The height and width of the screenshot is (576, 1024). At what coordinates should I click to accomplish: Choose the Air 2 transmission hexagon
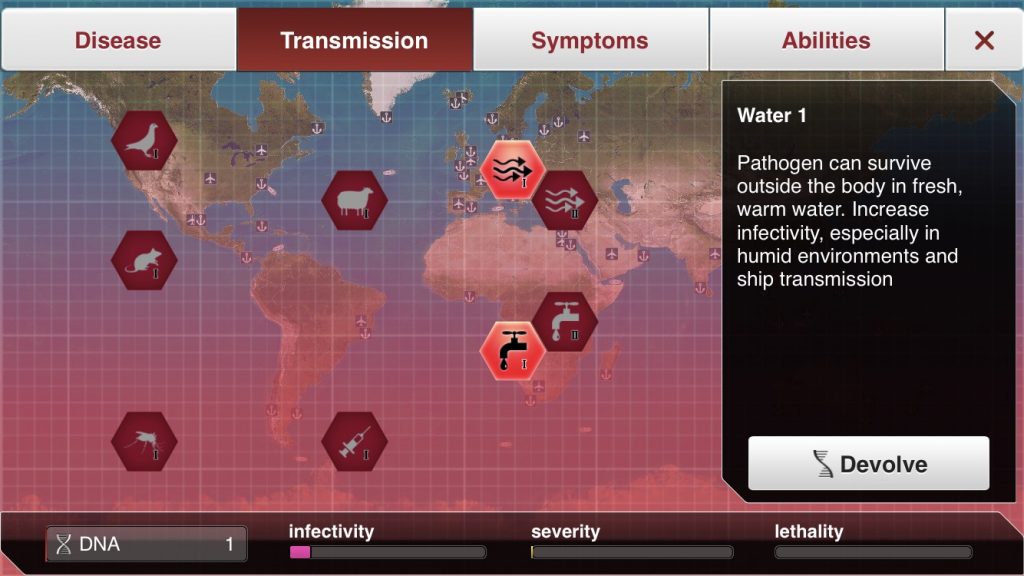tap(564, 200)
